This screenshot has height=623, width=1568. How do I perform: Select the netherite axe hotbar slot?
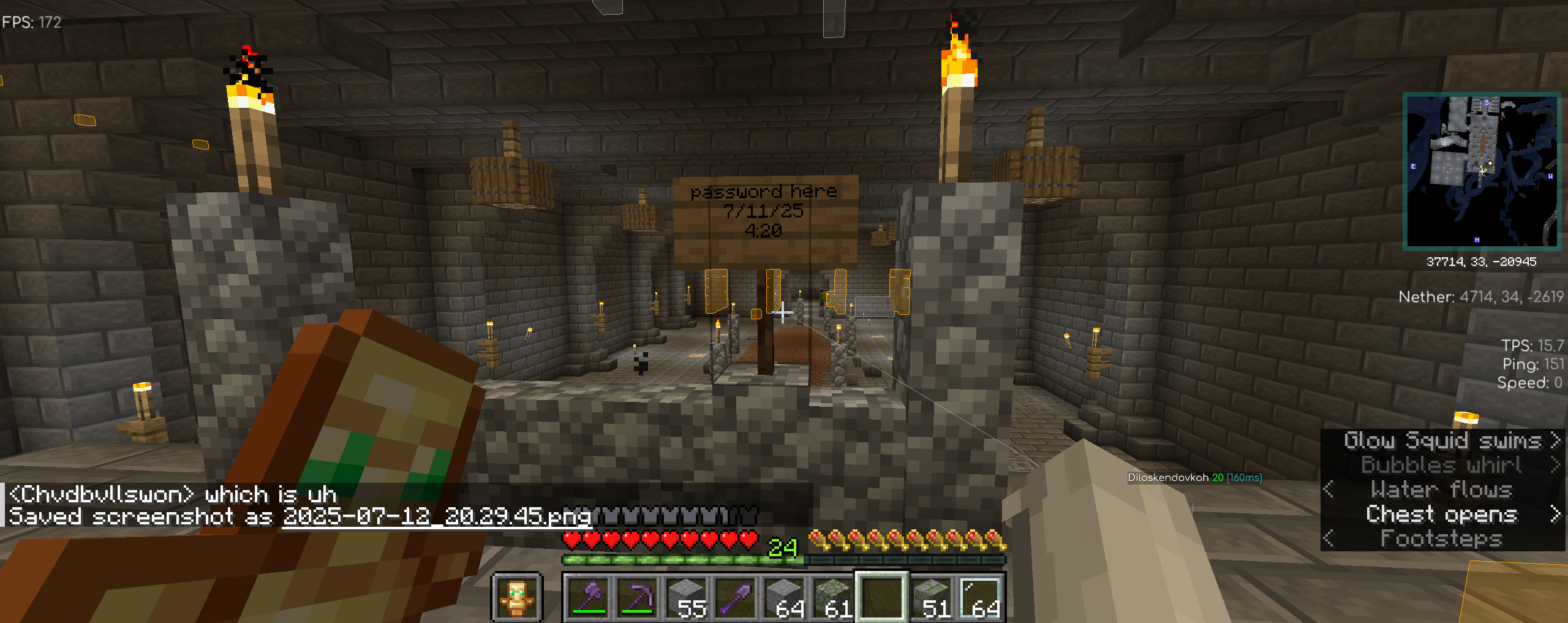click(x=589, y=597)
